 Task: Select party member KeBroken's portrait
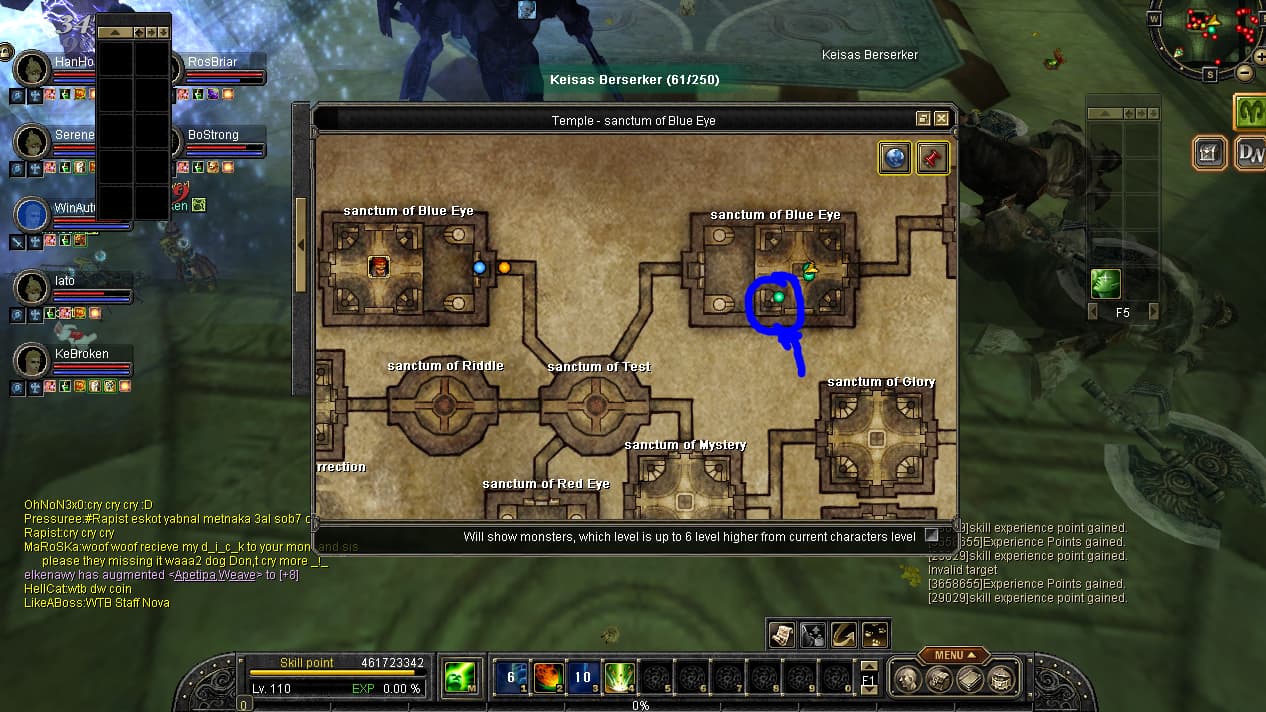click(x=33, y=361)
